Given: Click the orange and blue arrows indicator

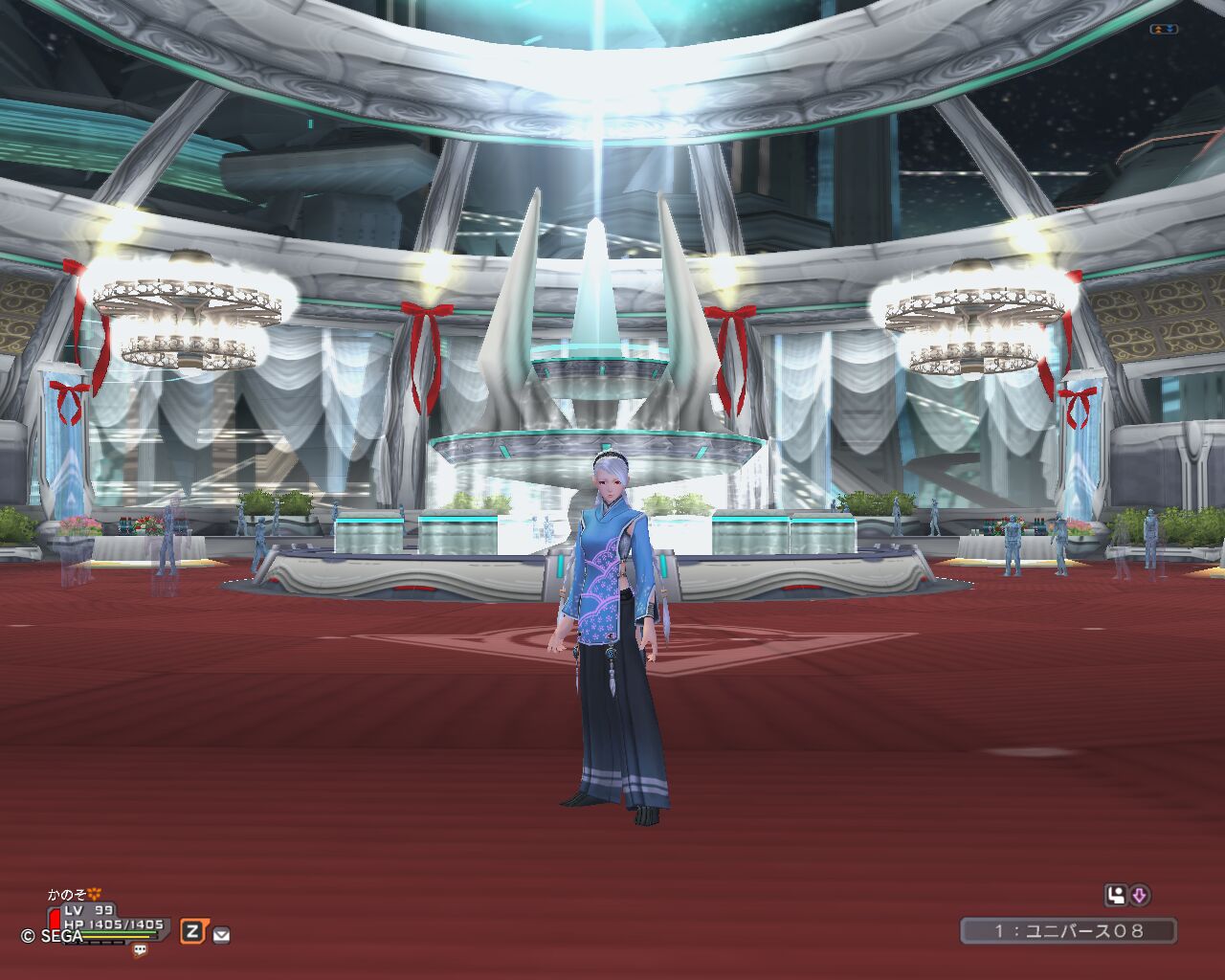Looking at the screenshot, I should point(1165,30).
